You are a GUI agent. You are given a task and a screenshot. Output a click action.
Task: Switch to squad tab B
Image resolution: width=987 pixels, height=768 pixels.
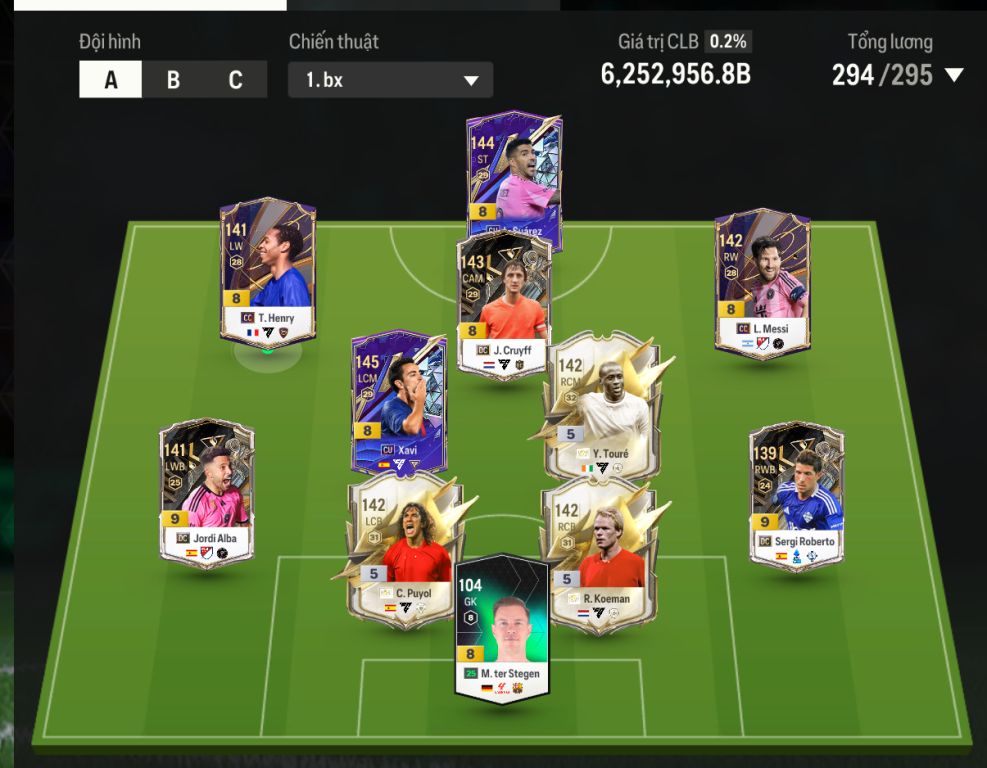pyautogui.click(x=173, y=80)
